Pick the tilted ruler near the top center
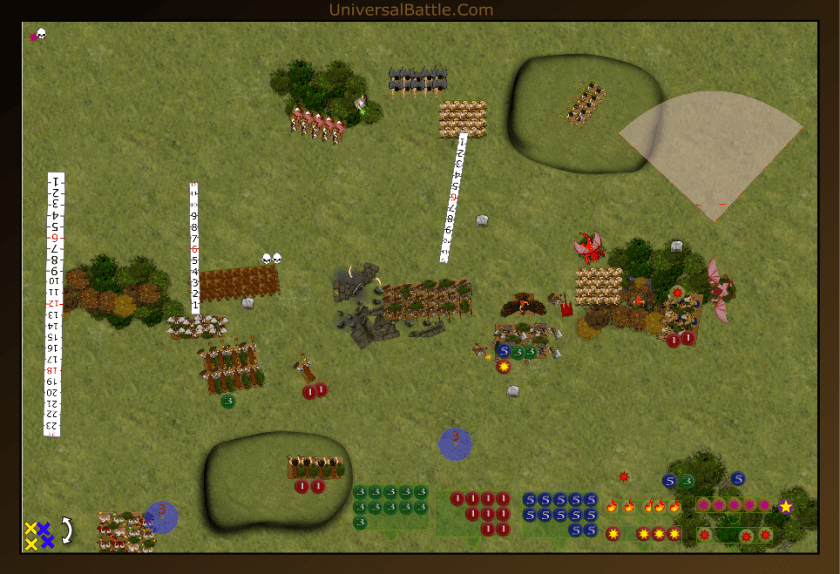Image resolution: width=840 pixels, height=574 pixels. tap(455, 197)
